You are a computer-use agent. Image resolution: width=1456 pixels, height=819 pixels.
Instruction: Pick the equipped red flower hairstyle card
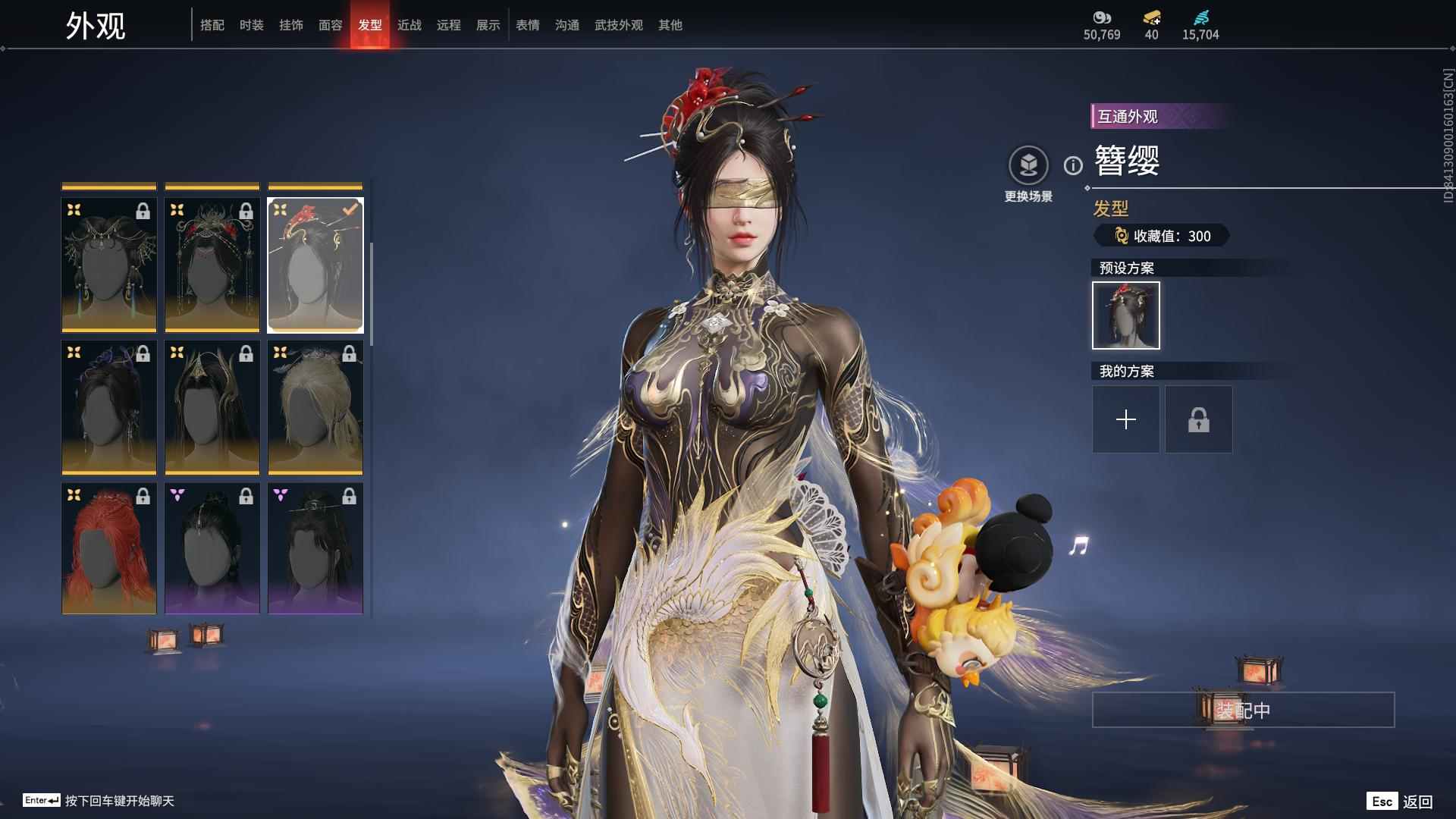(x=315, y=265)
